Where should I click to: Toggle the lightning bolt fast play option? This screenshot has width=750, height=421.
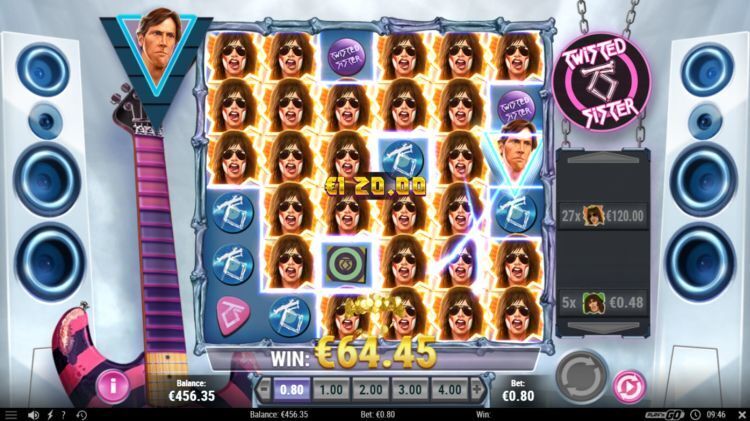tap(49, 414)
